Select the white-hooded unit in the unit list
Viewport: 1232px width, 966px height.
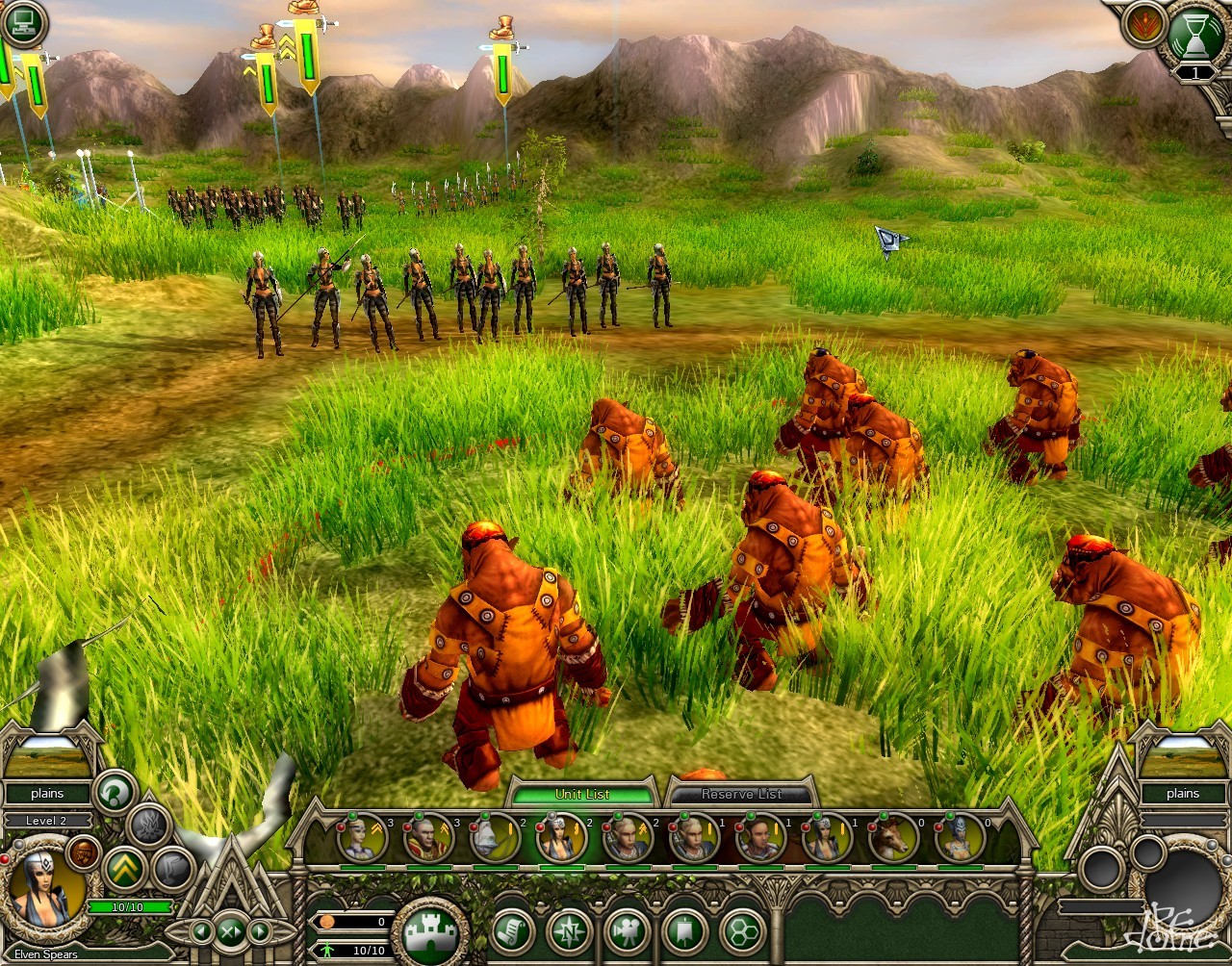pos(495,838)
